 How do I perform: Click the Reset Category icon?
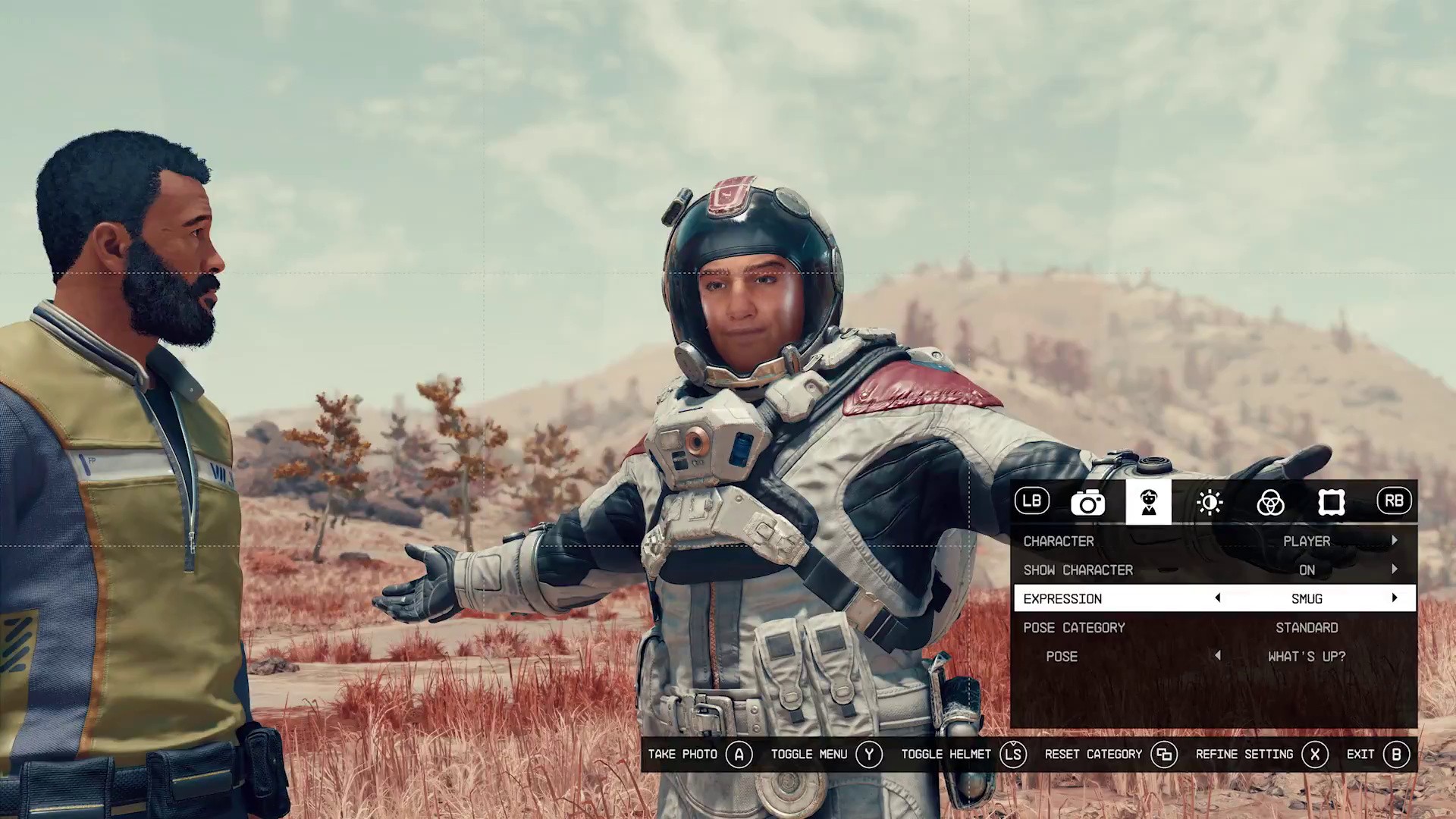pos(1166,754)
